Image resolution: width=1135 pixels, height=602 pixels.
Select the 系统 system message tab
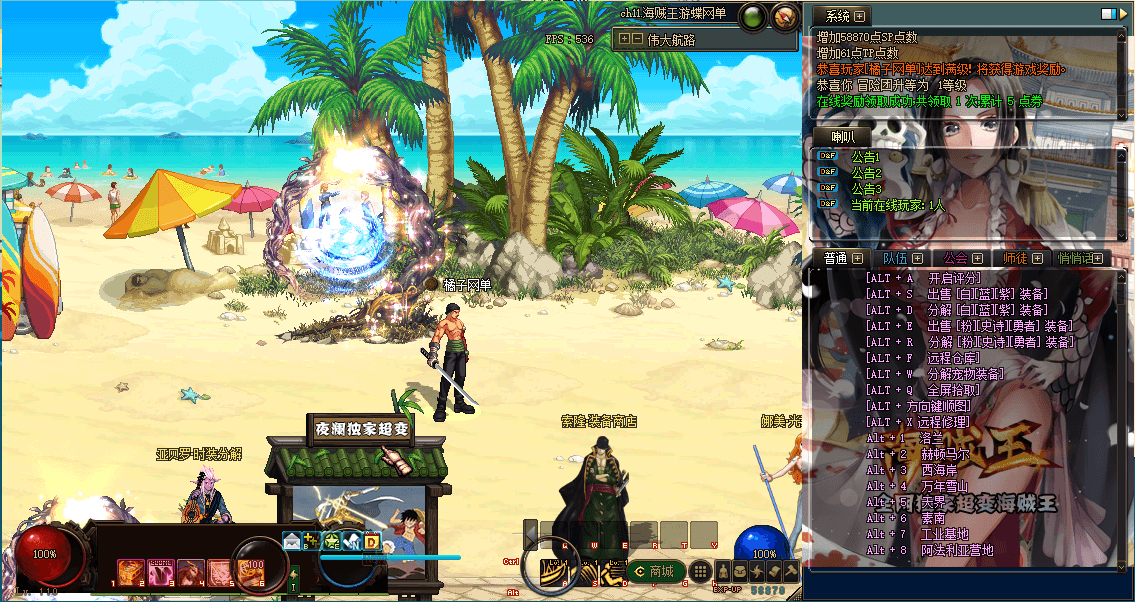tap(839, 16)
